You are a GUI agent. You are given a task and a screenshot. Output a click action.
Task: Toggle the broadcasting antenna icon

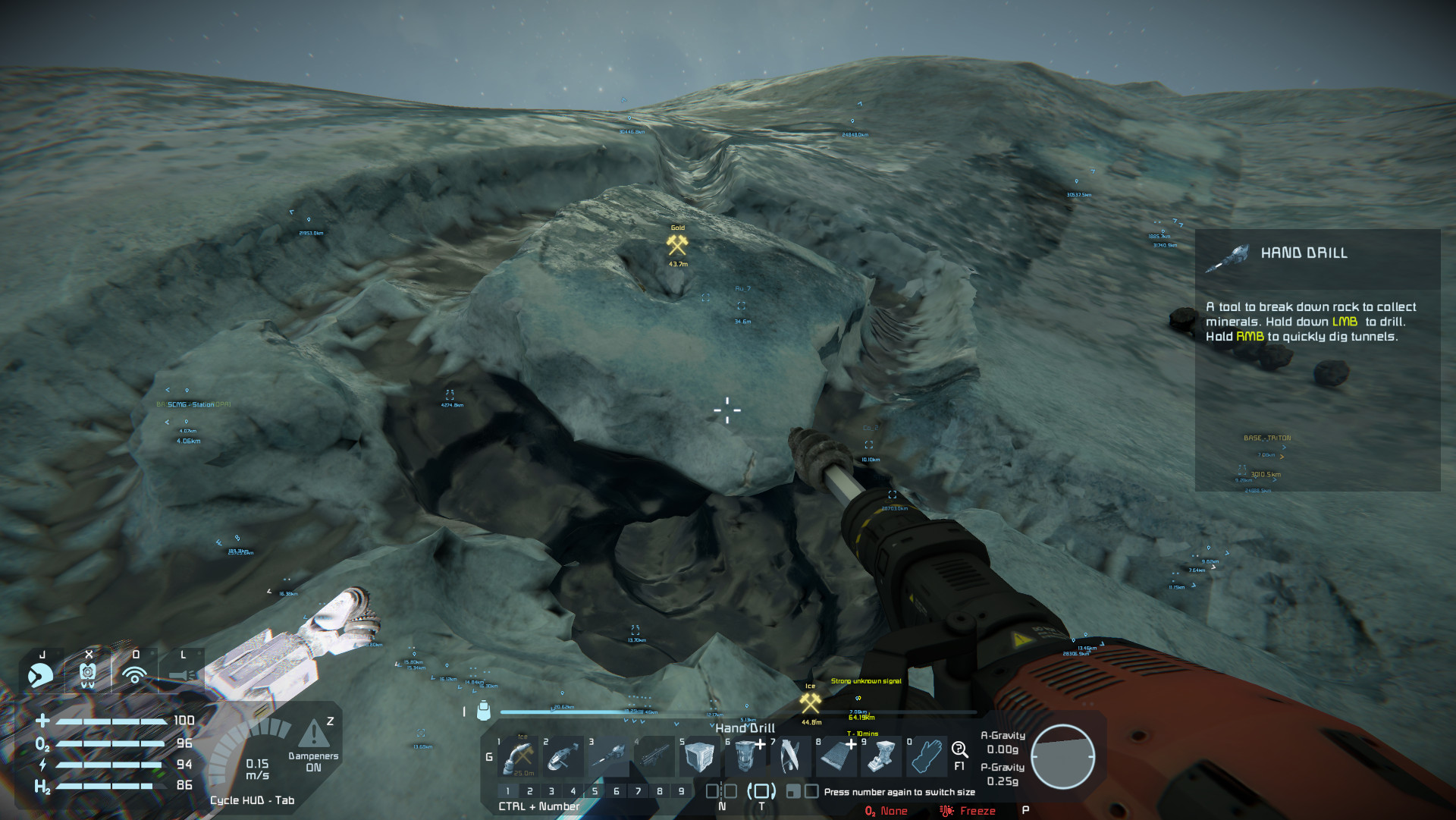(135, 673)
